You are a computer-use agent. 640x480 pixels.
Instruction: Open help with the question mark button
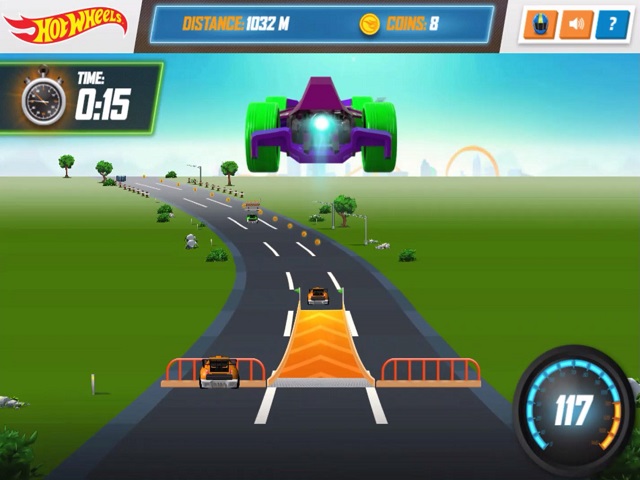coord(612,25)
